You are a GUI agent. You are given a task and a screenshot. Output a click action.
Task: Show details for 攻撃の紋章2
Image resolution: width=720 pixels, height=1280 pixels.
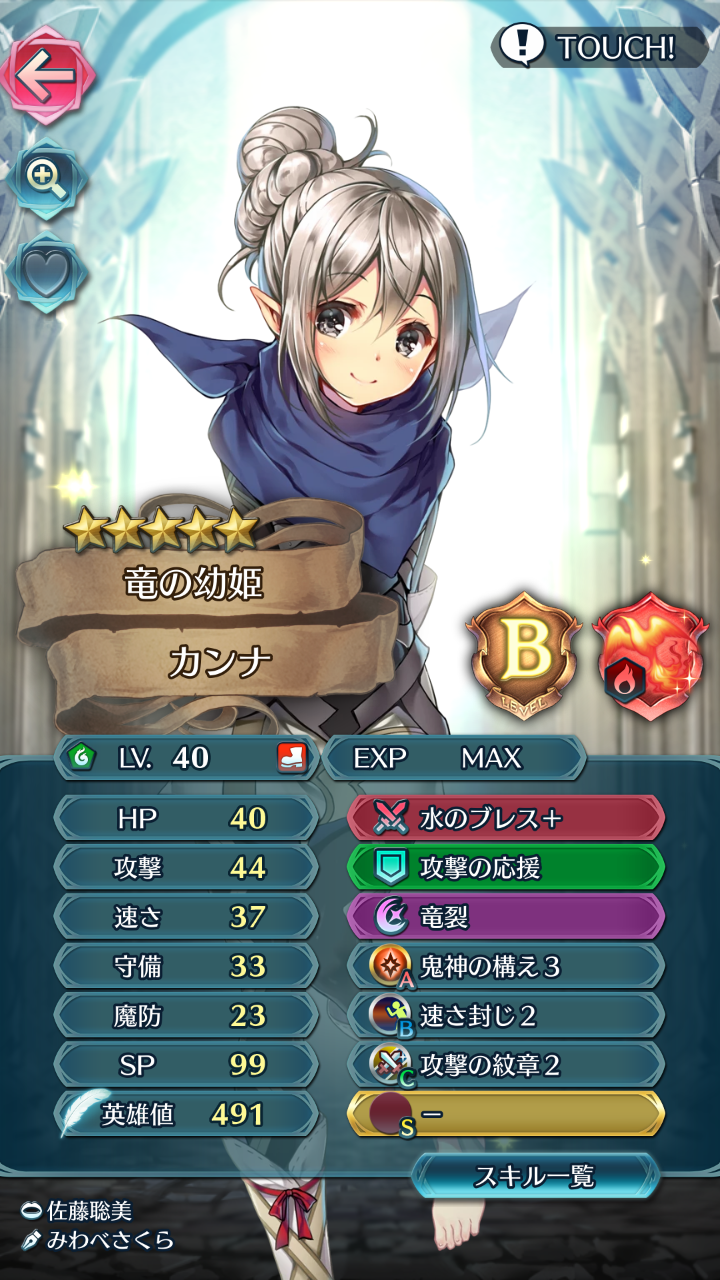point(506,1065)
